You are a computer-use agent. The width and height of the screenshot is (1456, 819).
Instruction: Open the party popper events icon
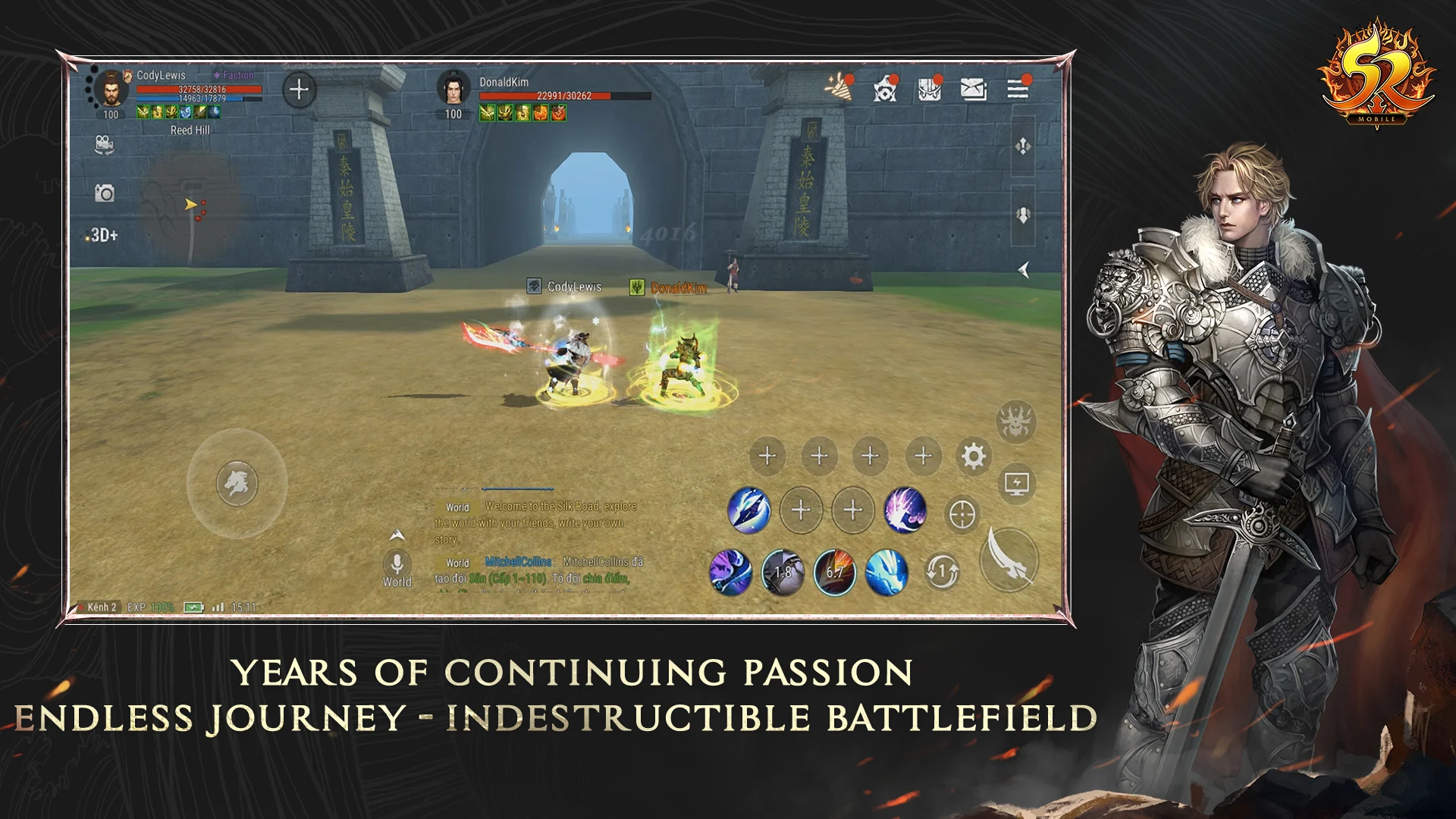839,88
